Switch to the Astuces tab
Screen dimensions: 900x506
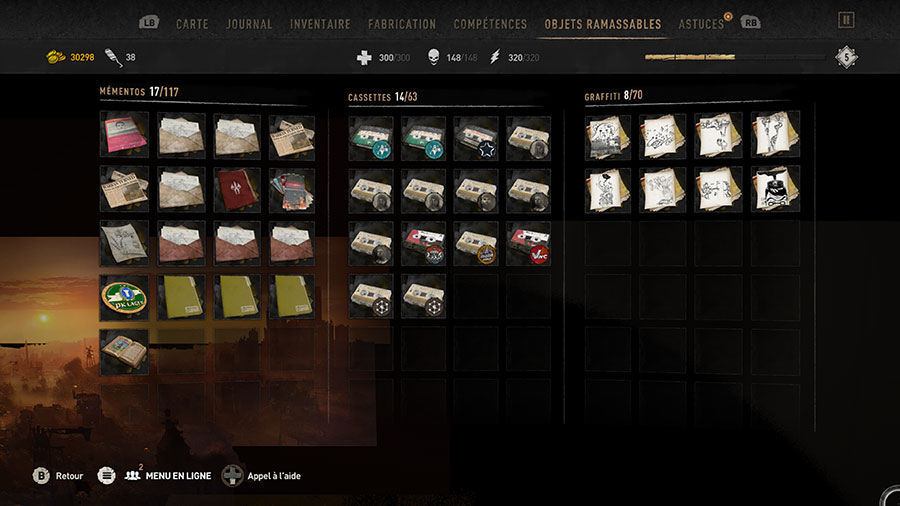pyautogui.click(x=701, y=23)
